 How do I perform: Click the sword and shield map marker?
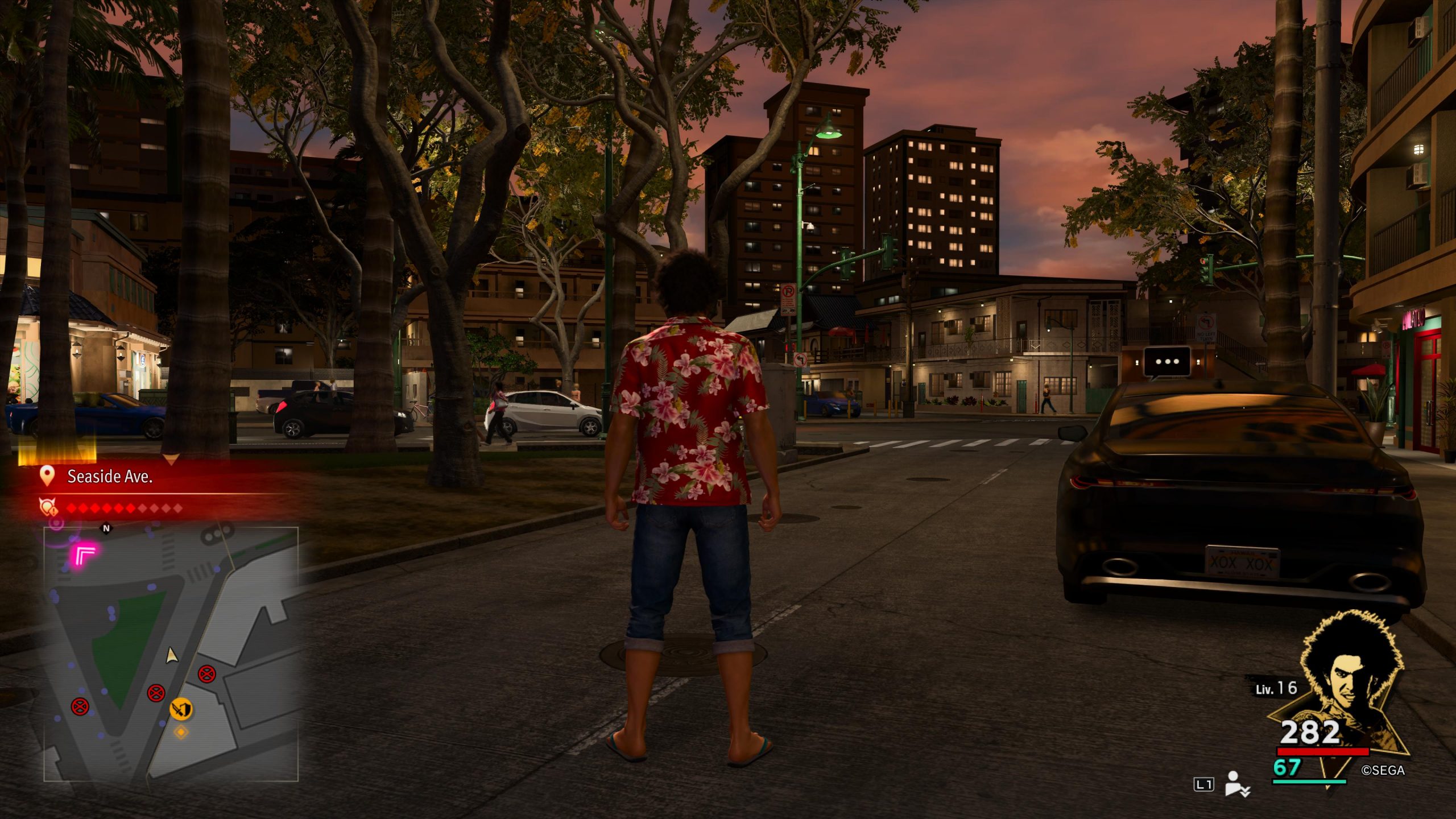tap(181, 709)
